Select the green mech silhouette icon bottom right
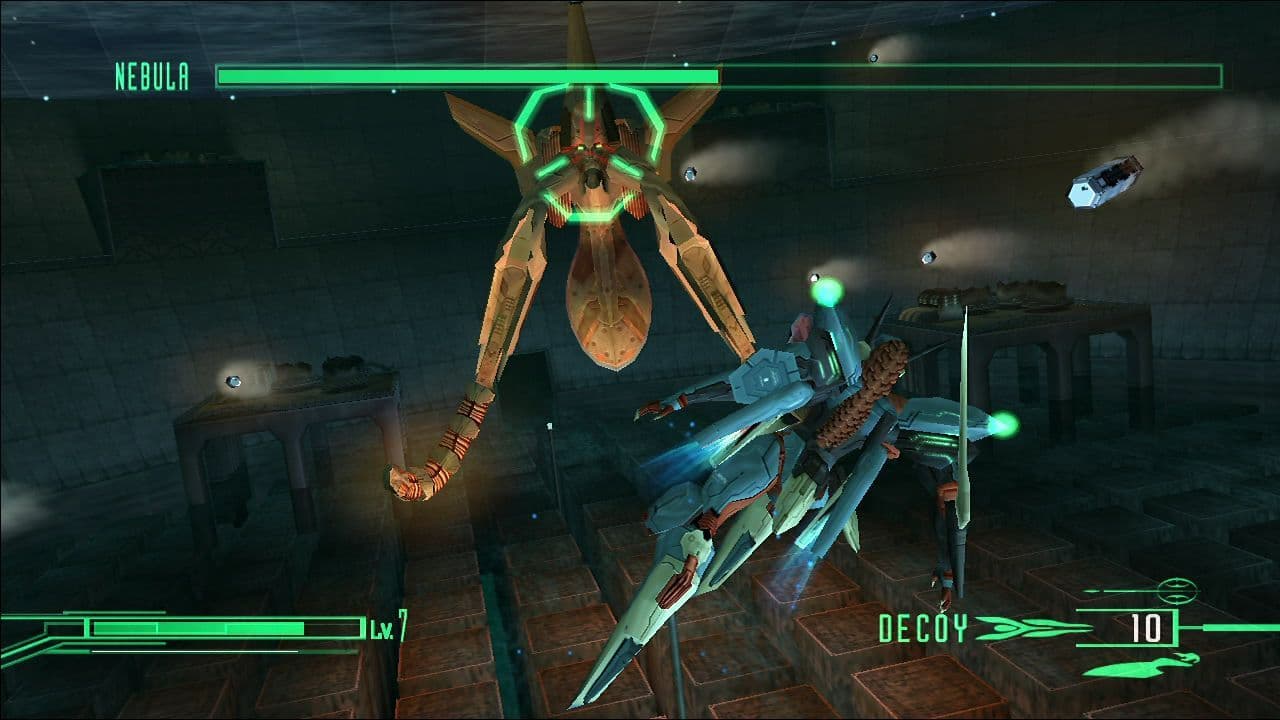This screenshot has height=720, width=1280. (x=1142, y=664)
